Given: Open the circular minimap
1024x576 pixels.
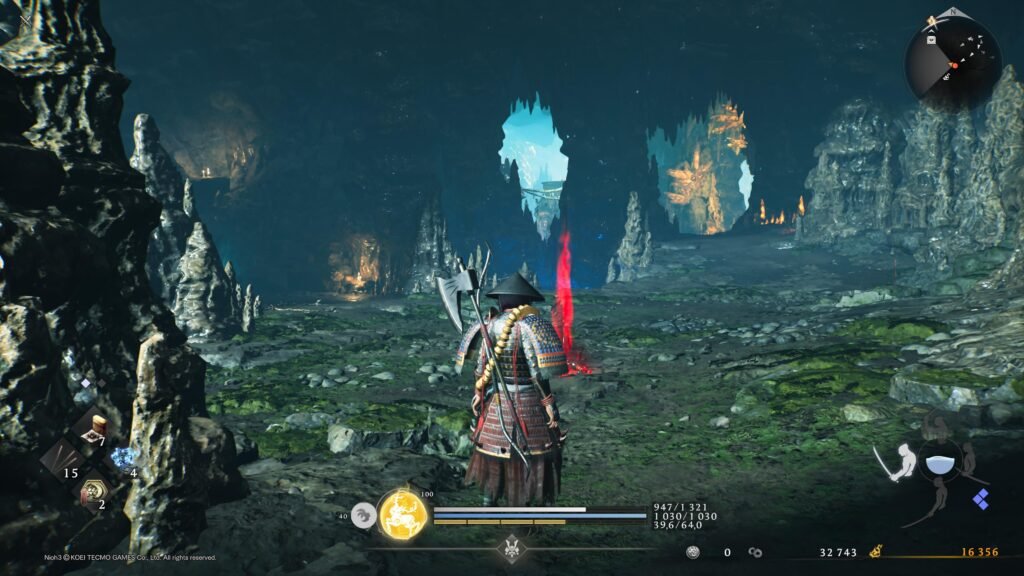Looking at the screenshot, I should coord(952,62).
